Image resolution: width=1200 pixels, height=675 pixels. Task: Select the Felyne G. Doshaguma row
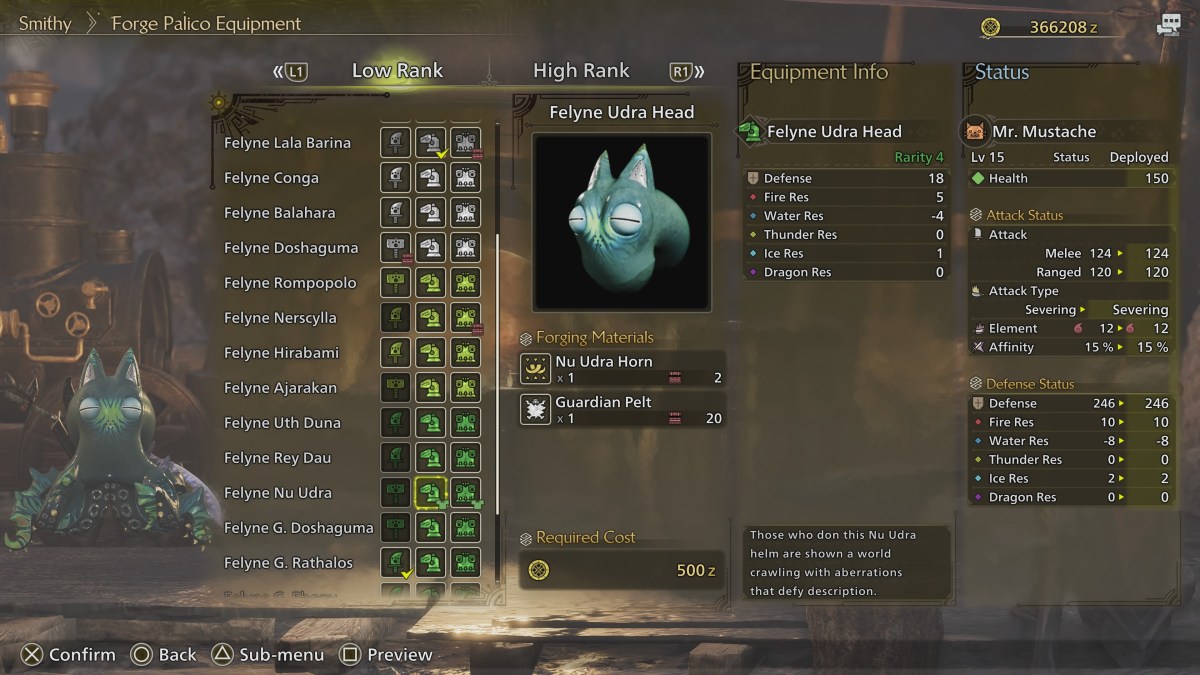pos(298,528)
